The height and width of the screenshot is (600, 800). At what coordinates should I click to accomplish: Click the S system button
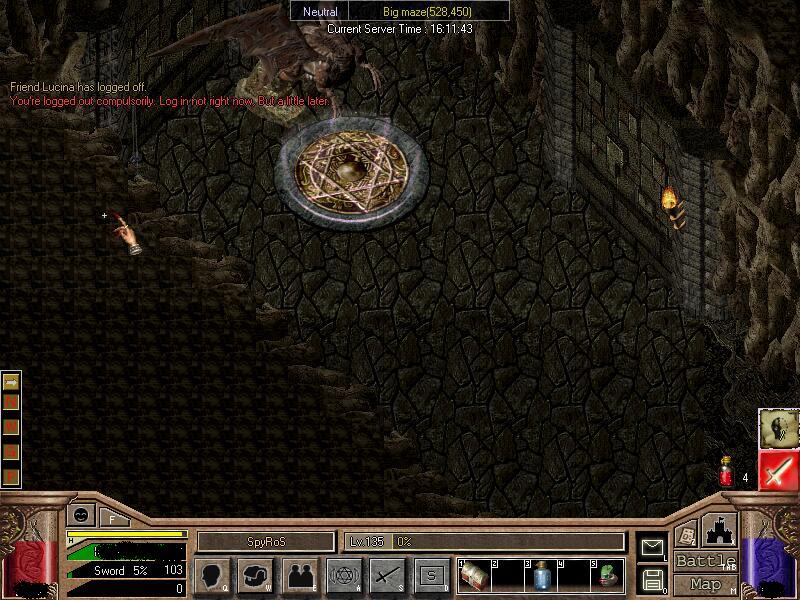pos(431,575)
